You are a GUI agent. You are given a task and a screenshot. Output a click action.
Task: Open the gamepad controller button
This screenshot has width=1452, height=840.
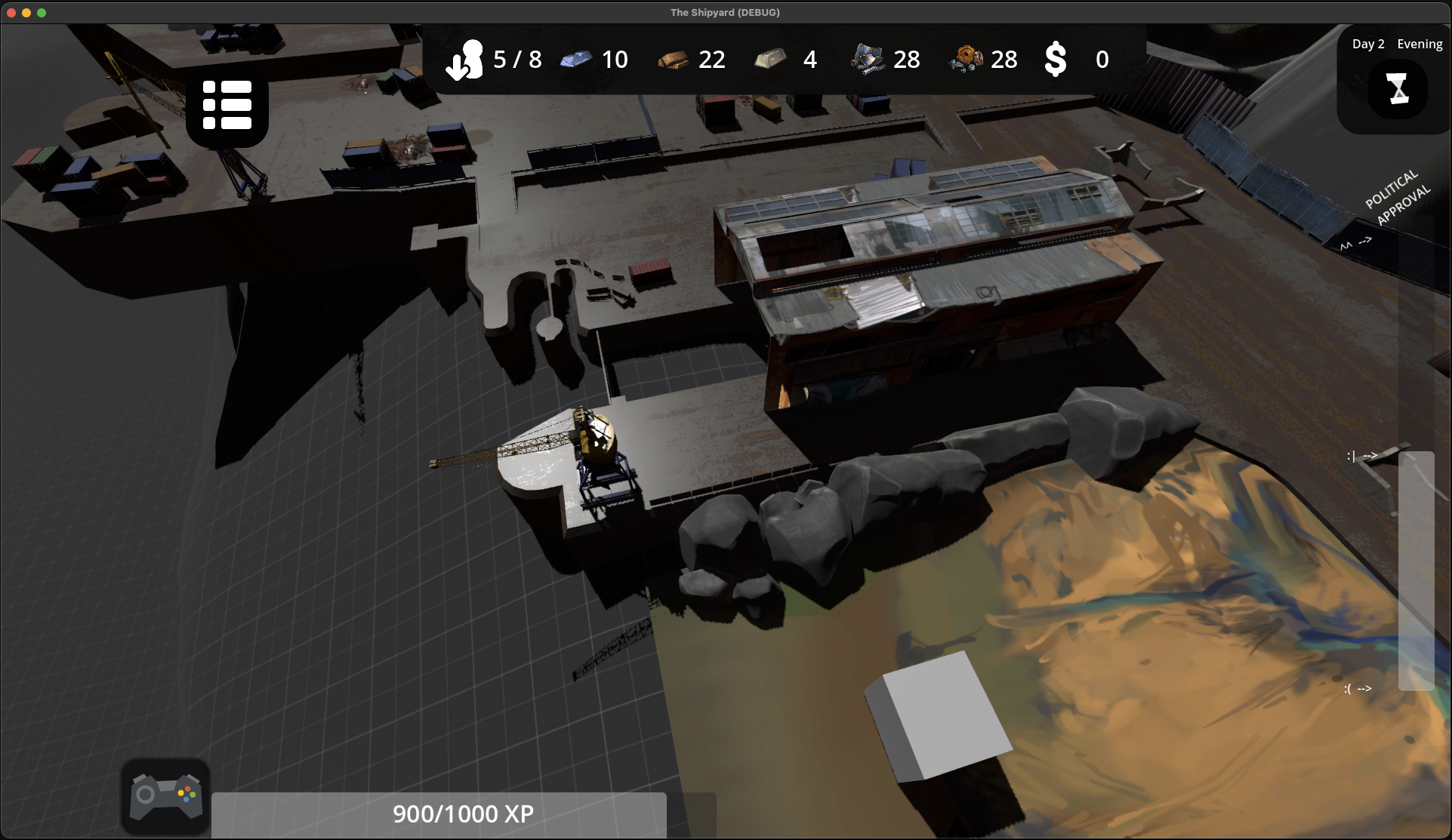[165, 796]
